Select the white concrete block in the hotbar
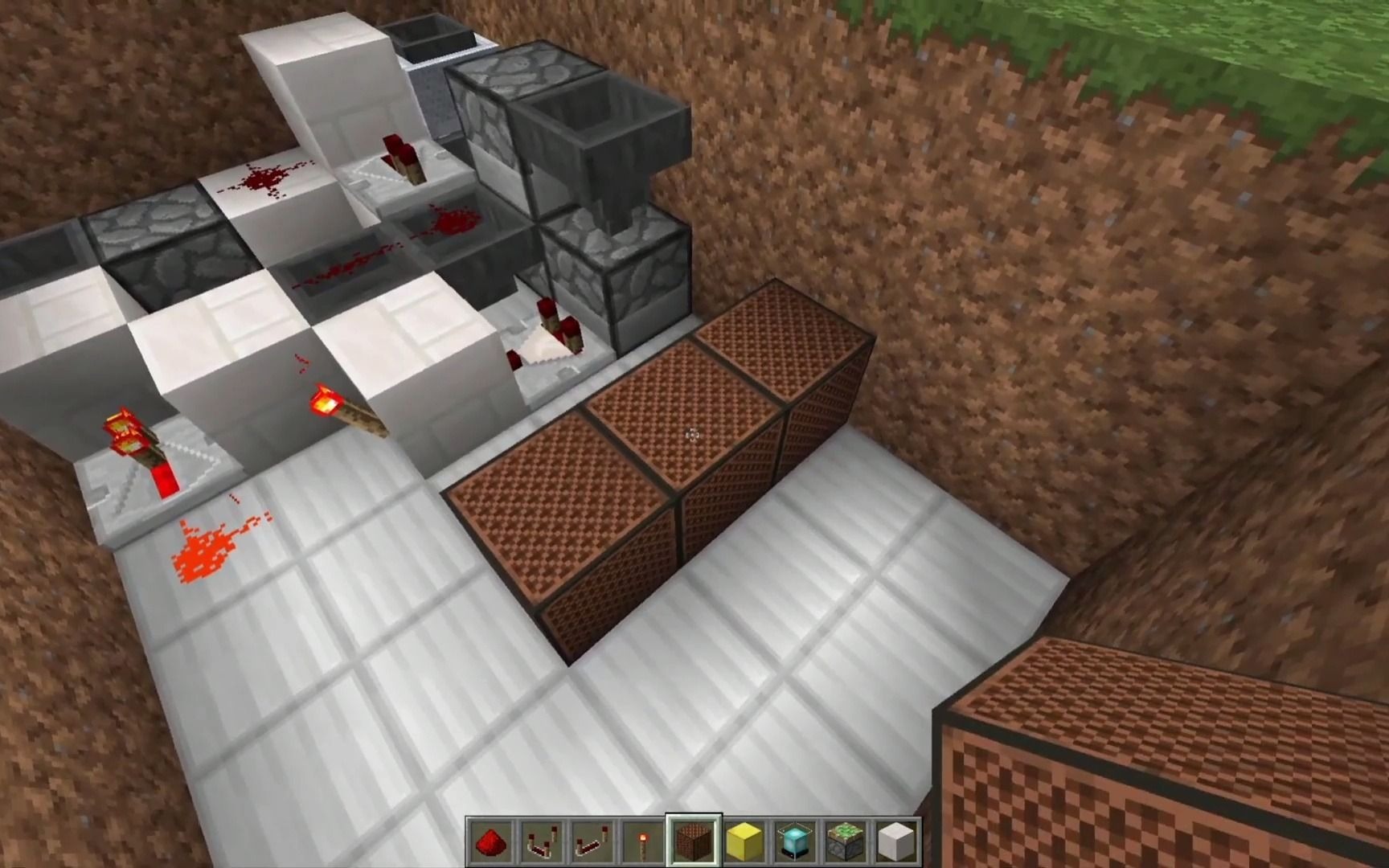1389x868 pixels. (x=894, y=844)
